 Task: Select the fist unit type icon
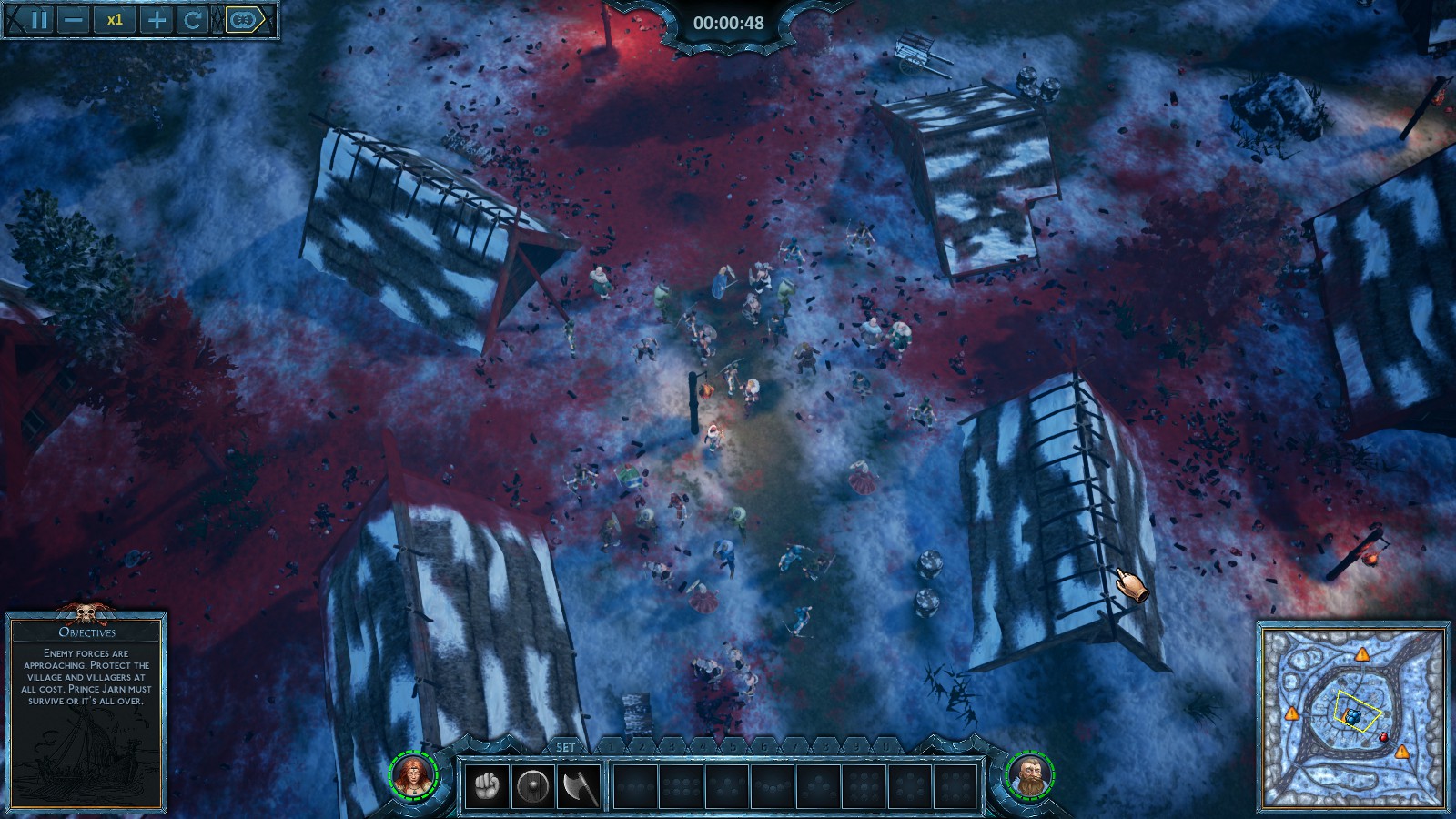pyautogui.click(x=487, y=785)
